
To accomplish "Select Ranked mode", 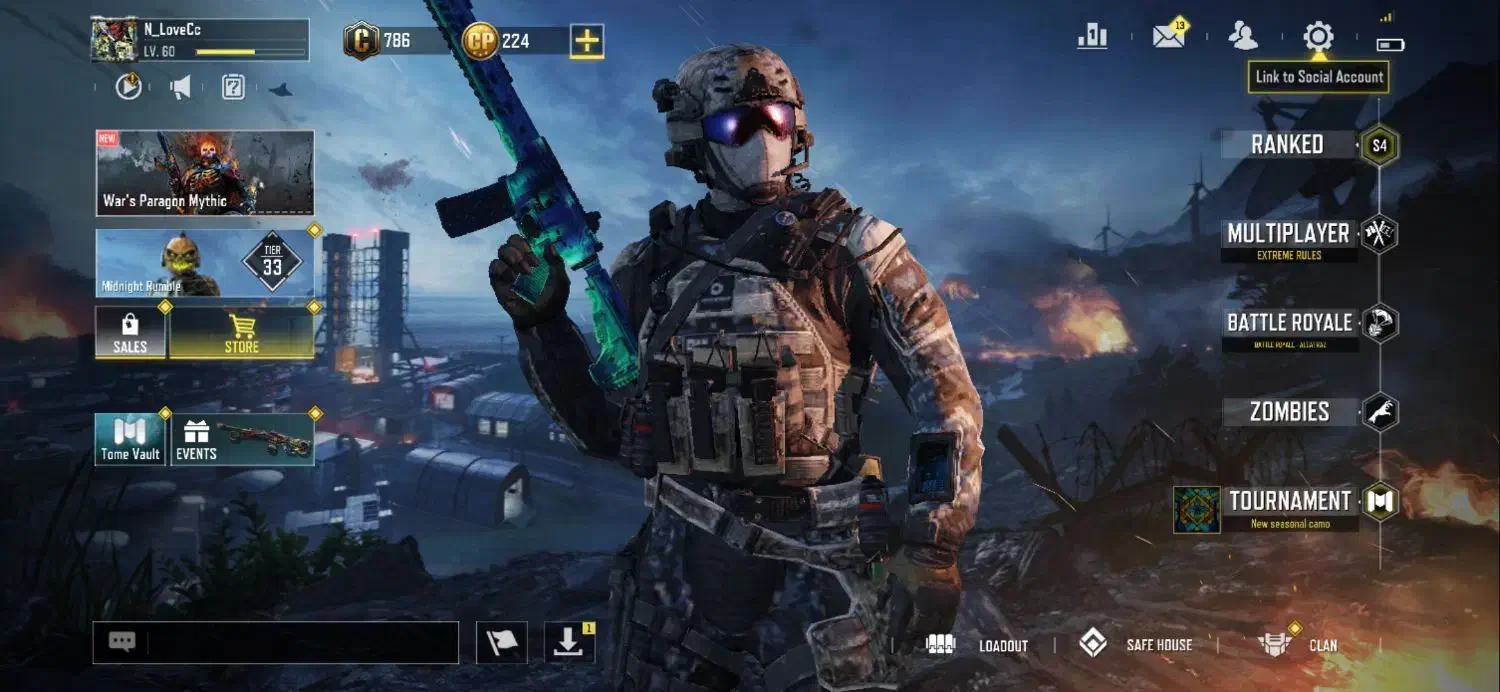I will coord(1288,145).
